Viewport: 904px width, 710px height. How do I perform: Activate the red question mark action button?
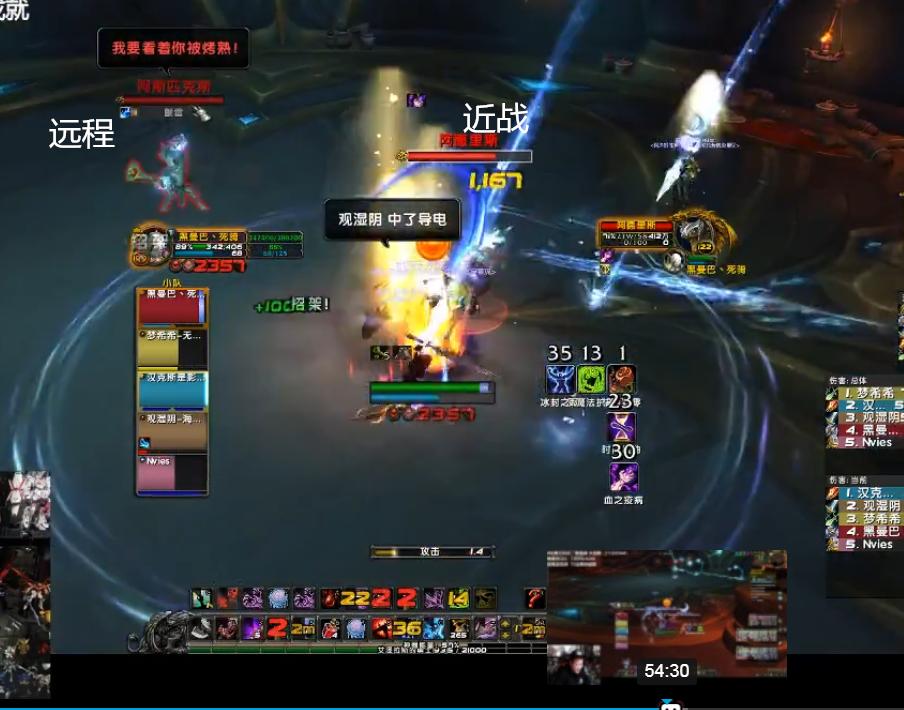tap(537, 598)
